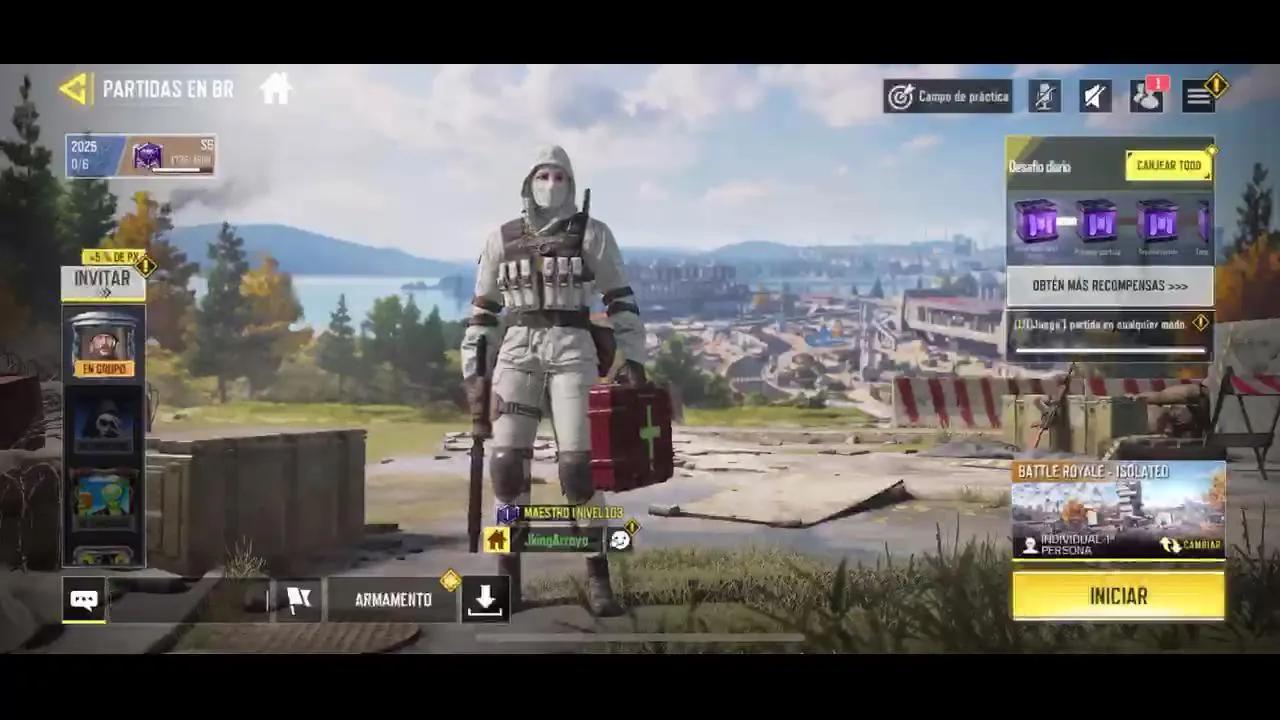
Task: Switch to the ARMAMENTO tab
Action: tap(391, 599)
